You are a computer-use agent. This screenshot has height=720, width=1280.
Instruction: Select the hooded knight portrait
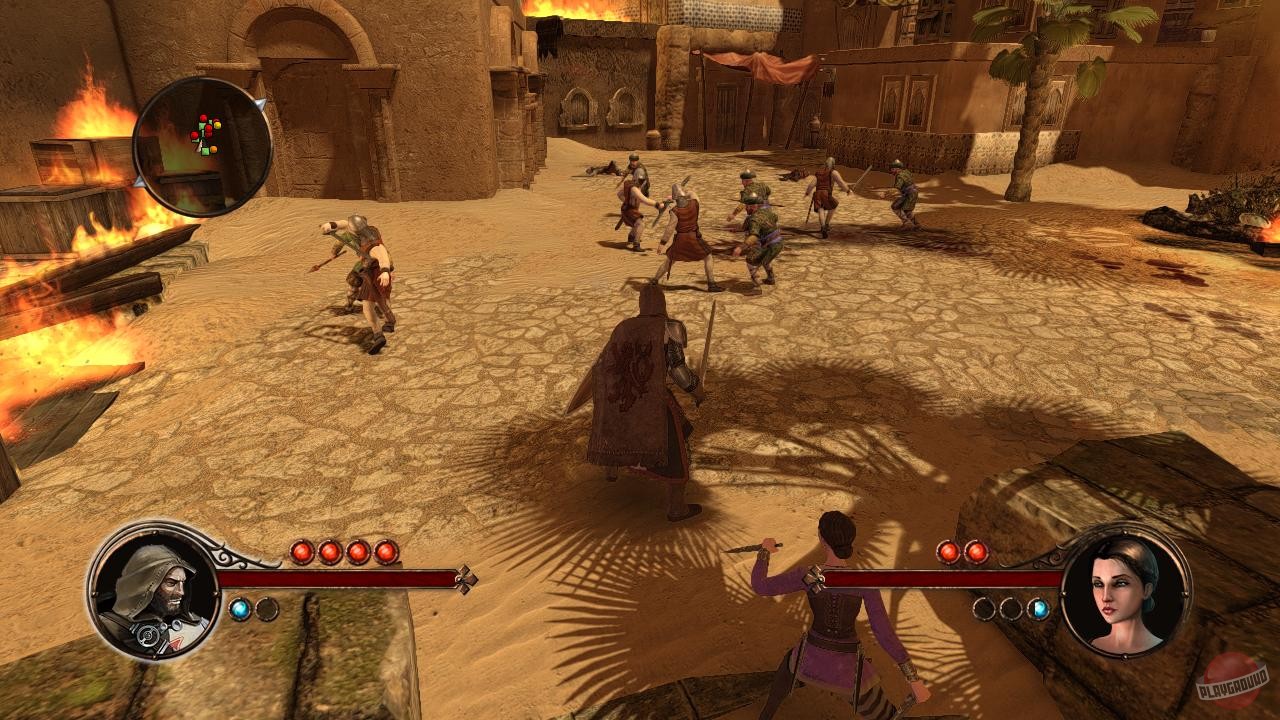(x=154, y=590)
